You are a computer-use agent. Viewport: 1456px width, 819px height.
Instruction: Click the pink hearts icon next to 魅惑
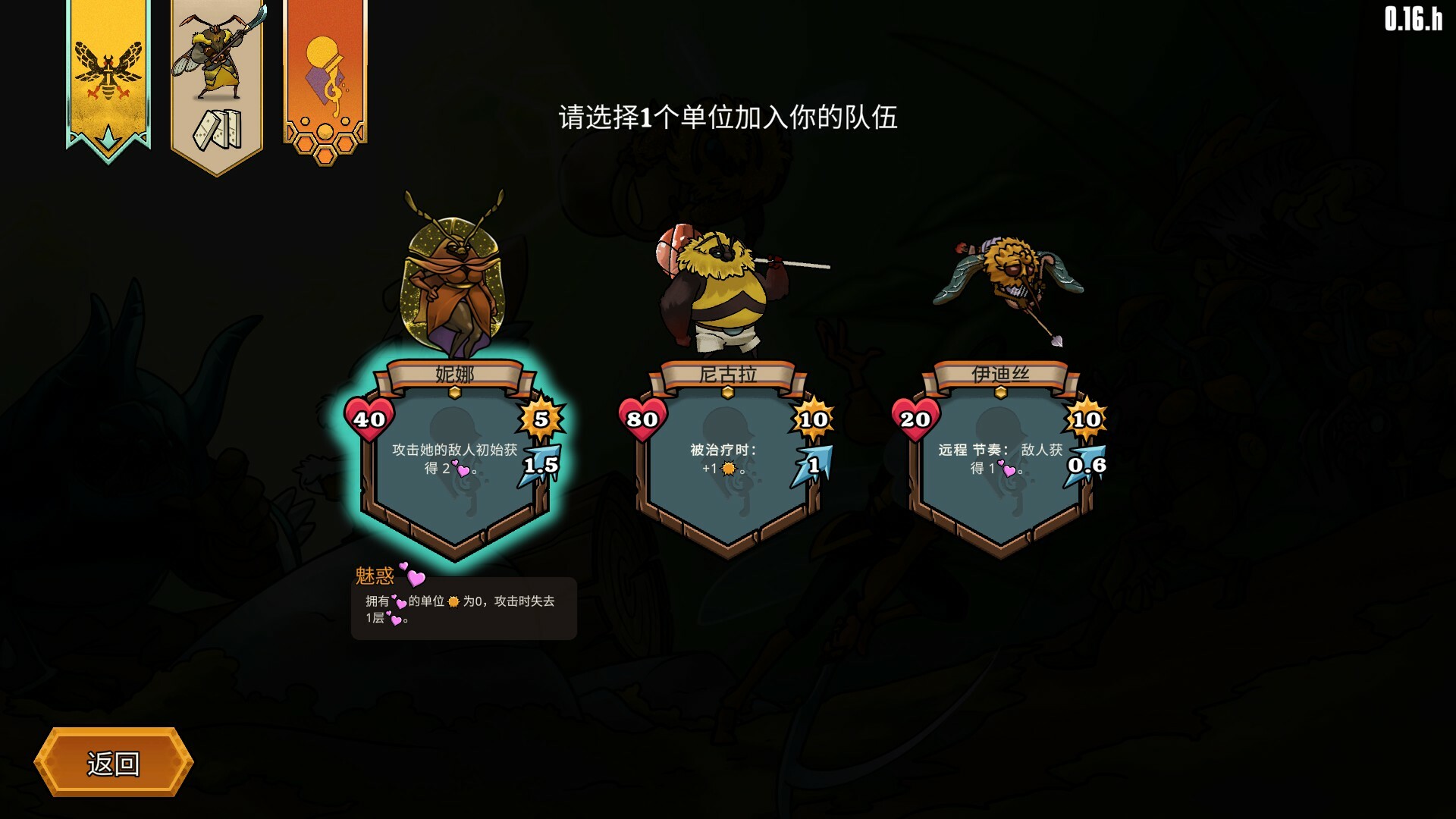click(415, 576)
